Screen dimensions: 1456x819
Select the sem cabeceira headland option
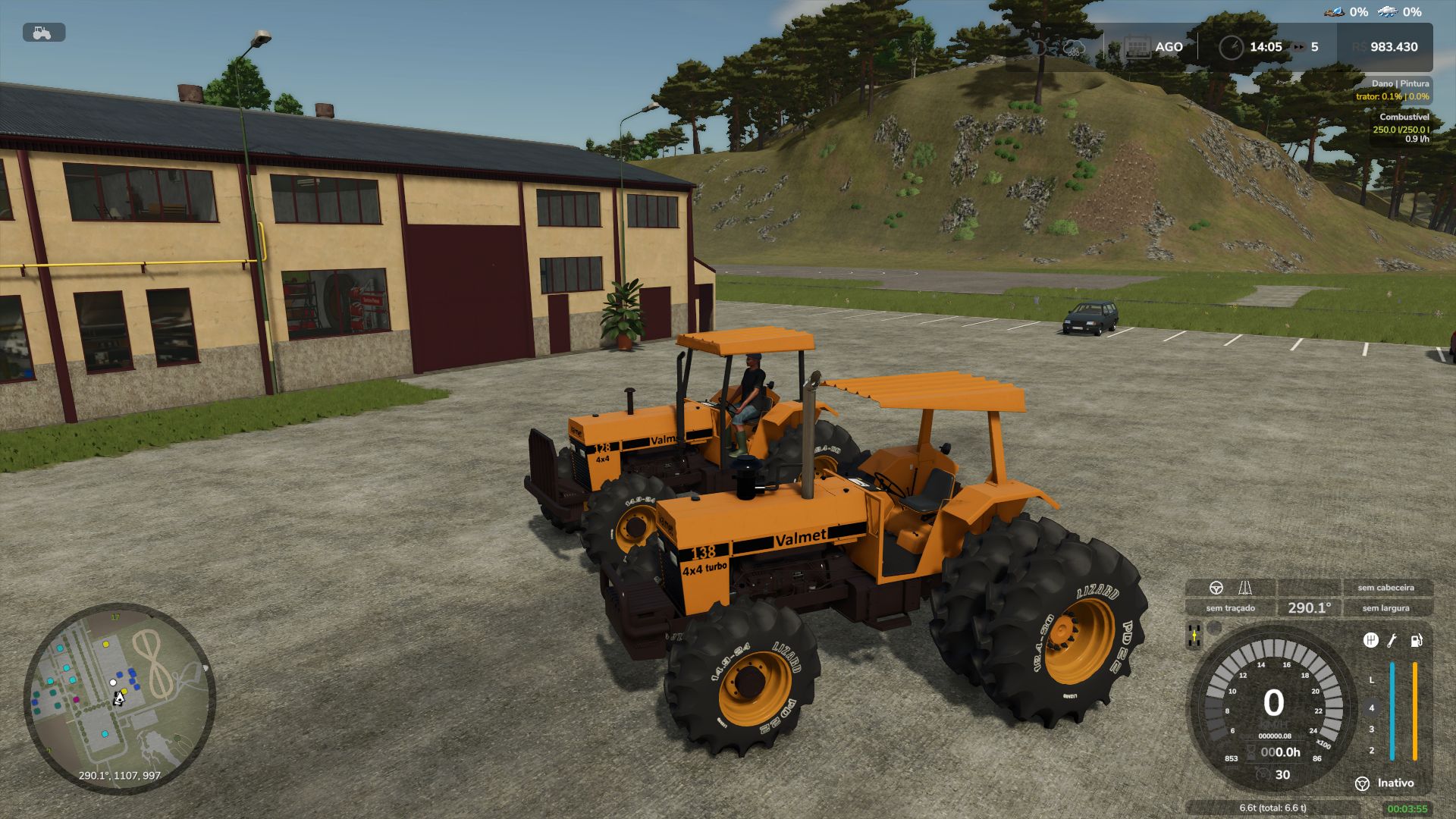tap(1387, 587)
